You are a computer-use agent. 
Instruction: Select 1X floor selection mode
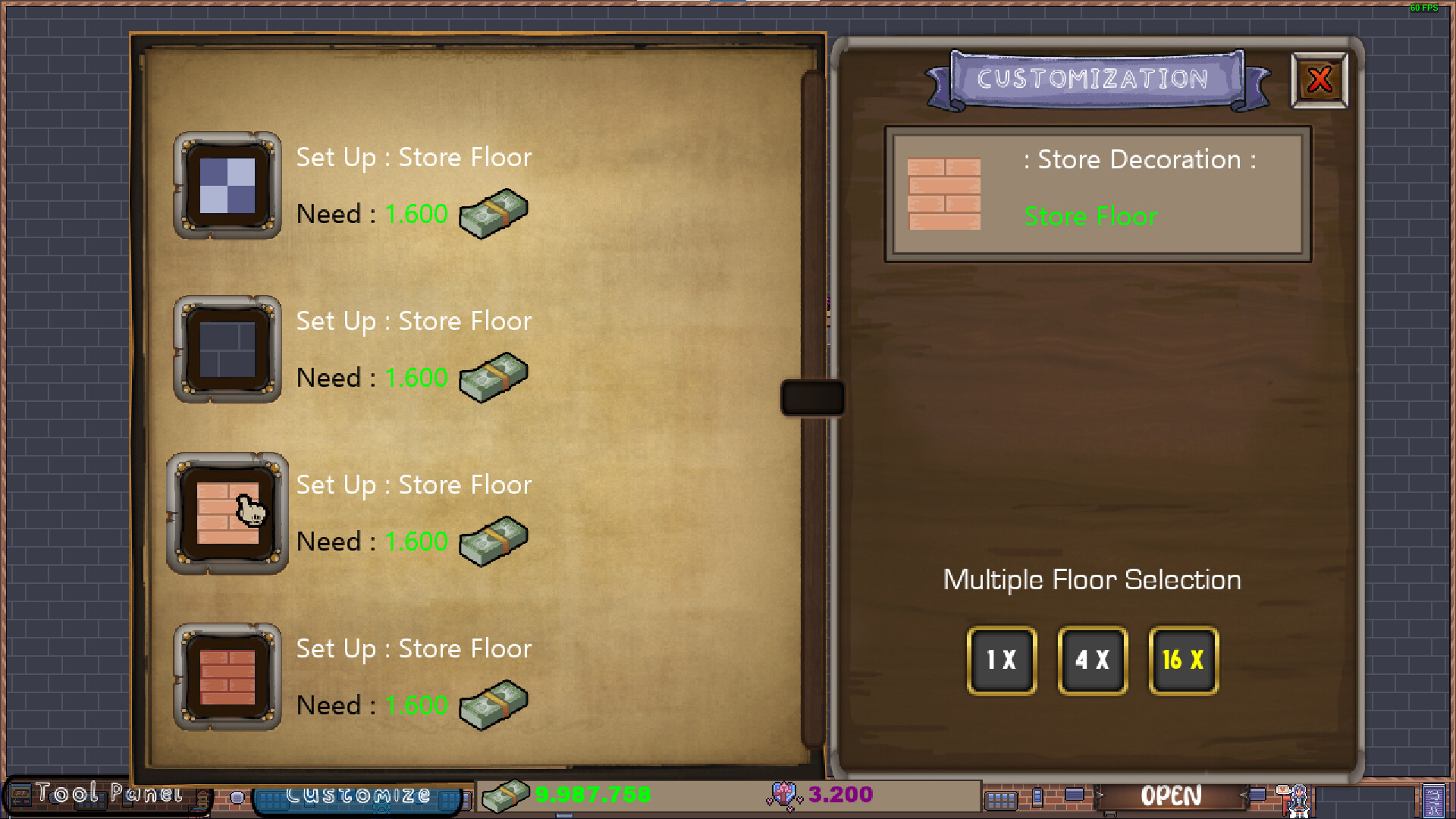coord(1000,661)
